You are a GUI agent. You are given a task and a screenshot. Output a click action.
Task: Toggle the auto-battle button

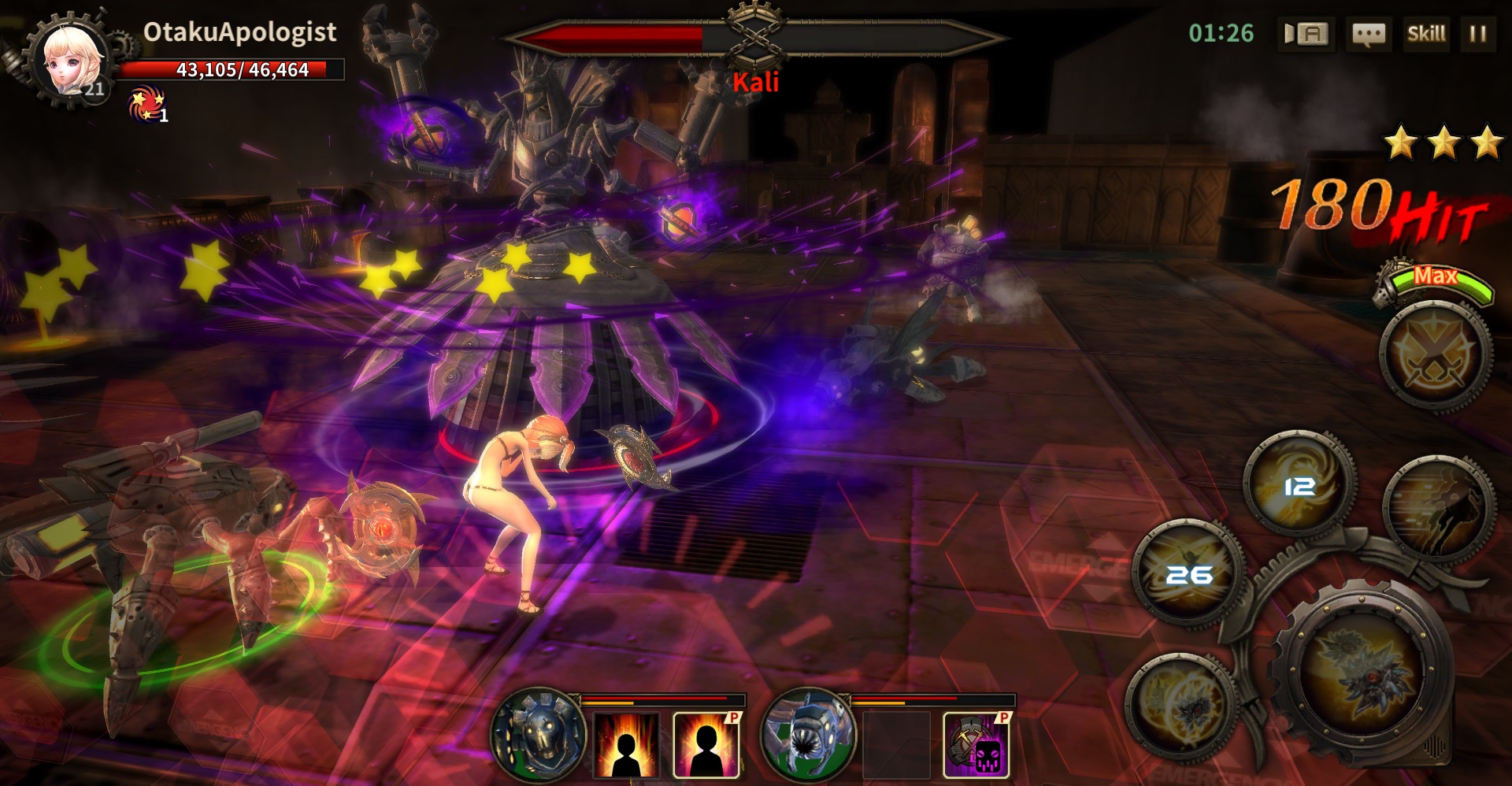point(1306,34)
